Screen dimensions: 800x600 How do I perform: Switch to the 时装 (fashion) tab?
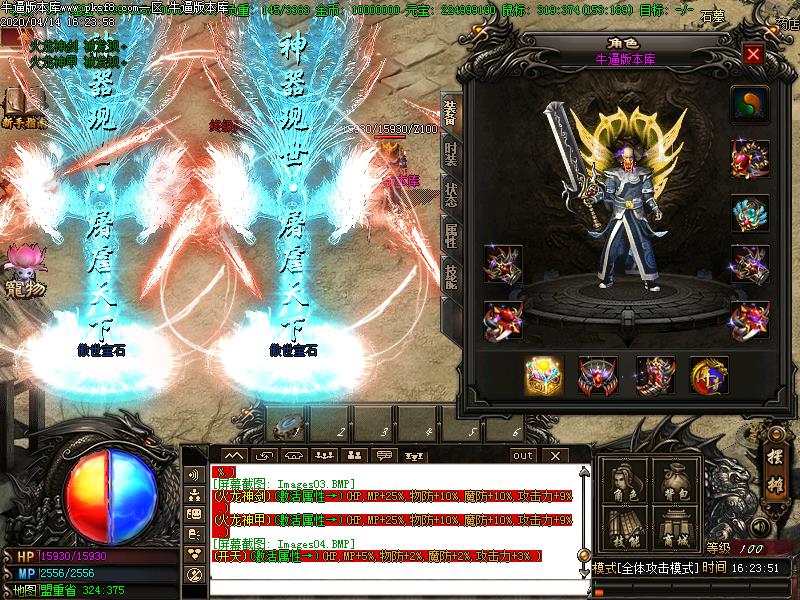click(451, 153)
